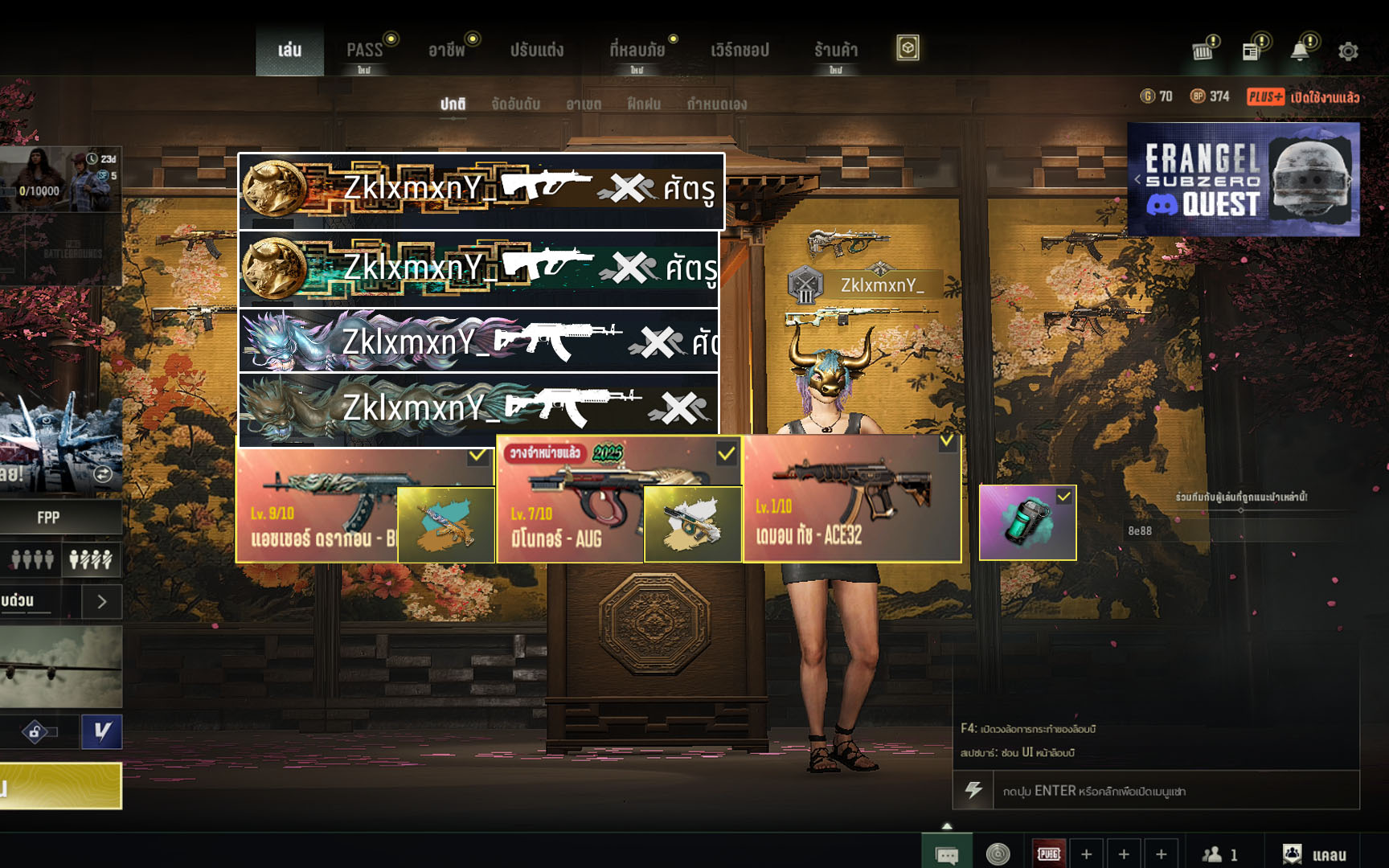This screenshot has height=868, width=1389.
Task: Select the top ZklxmxnY_ kill feed banner
Action: click(481, 190)
